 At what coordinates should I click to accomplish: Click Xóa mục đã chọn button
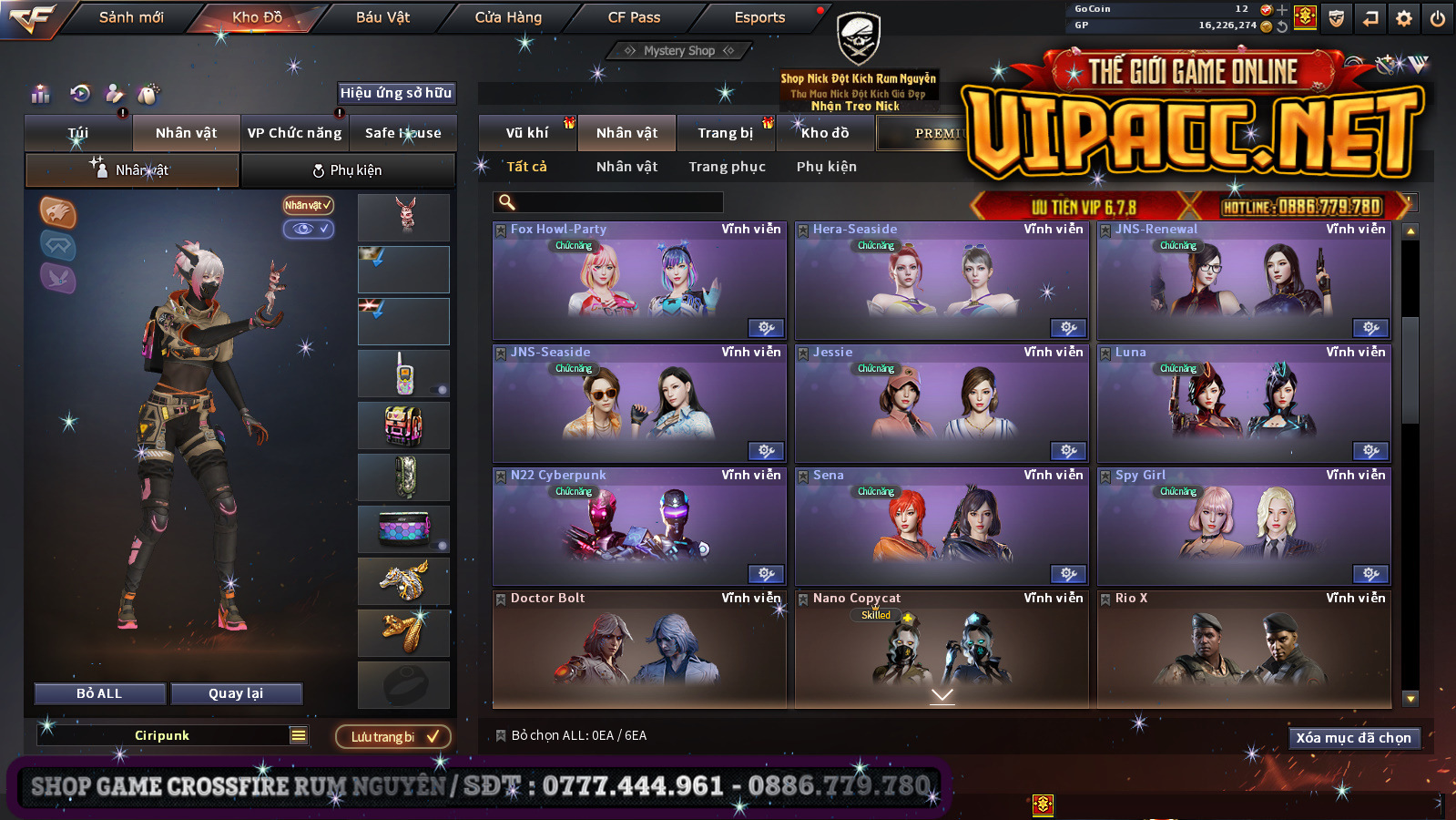point(1353,738)
